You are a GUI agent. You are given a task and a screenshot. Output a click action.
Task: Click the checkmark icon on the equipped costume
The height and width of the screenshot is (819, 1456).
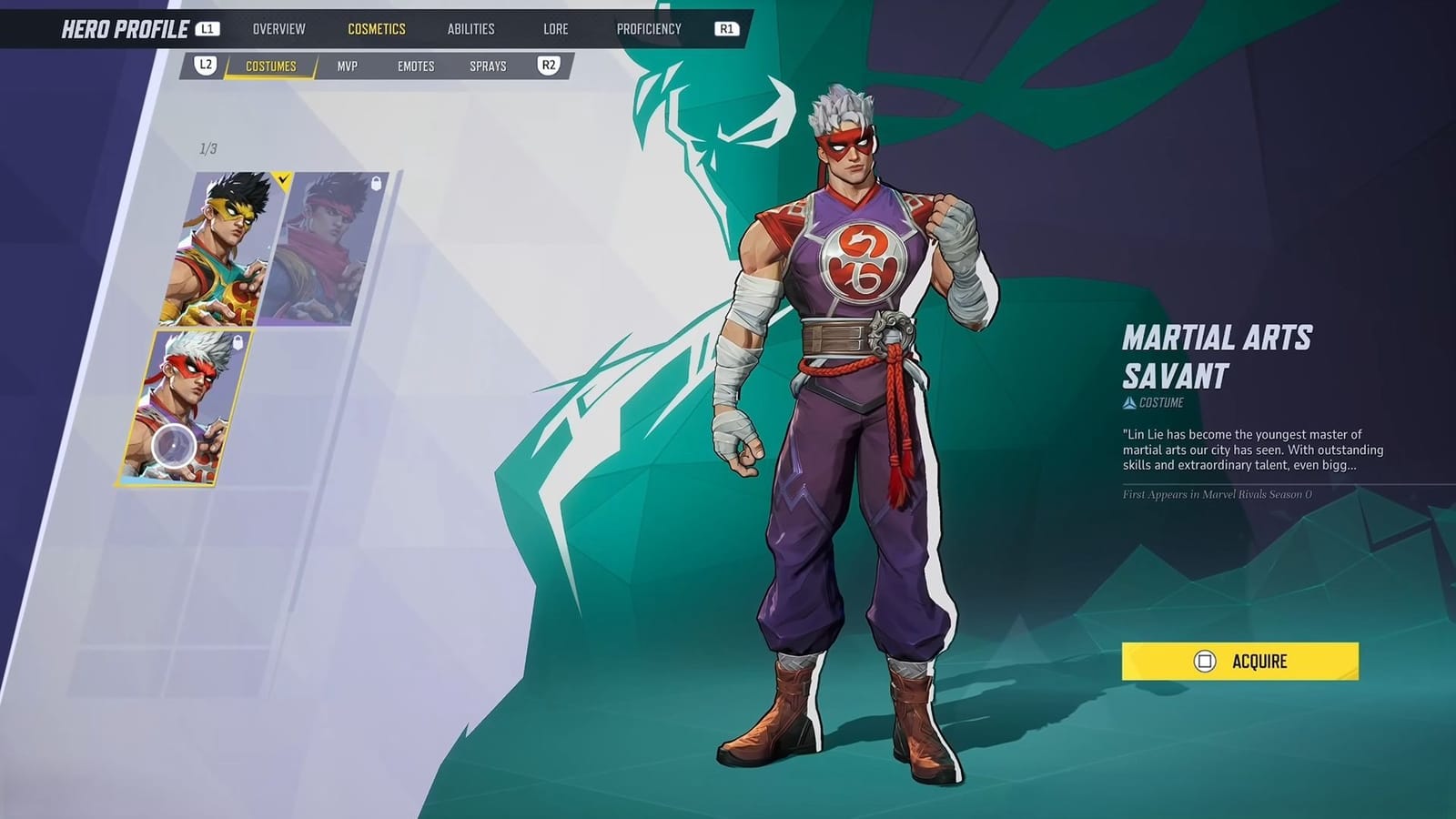pyautogui.click(x=282, y=179)
